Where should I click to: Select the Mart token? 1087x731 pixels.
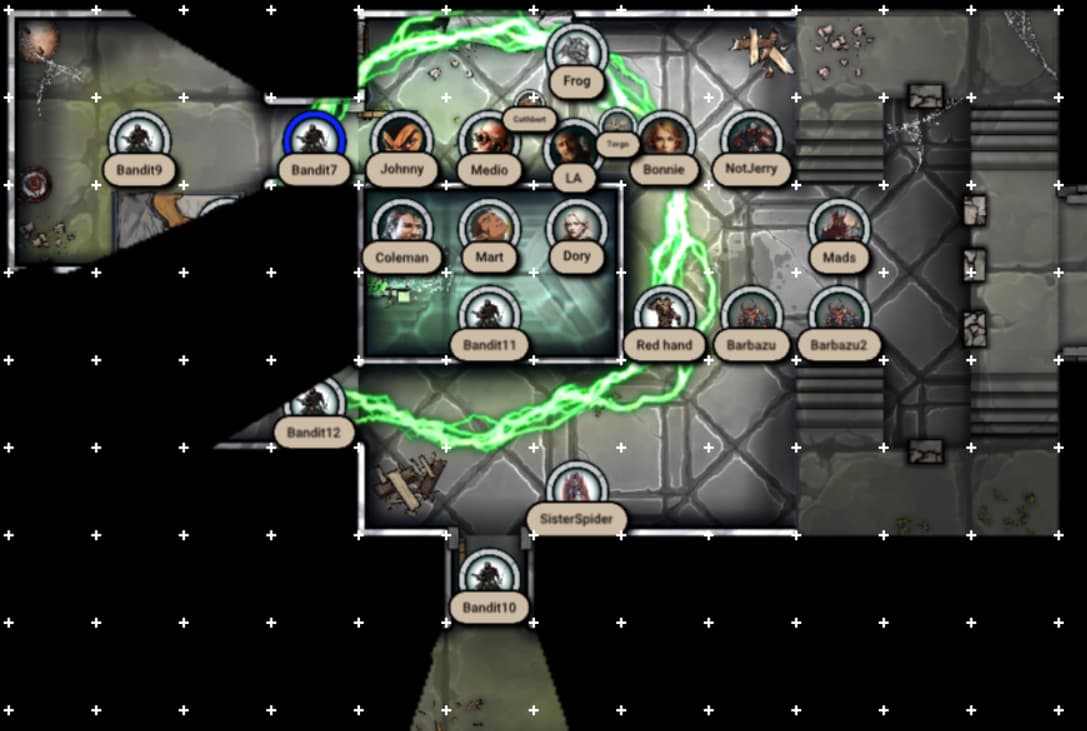489,227
